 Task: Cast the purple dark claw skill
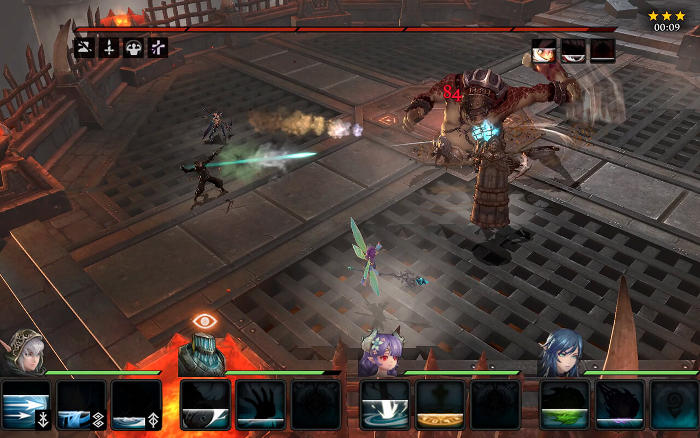(620, 405)
